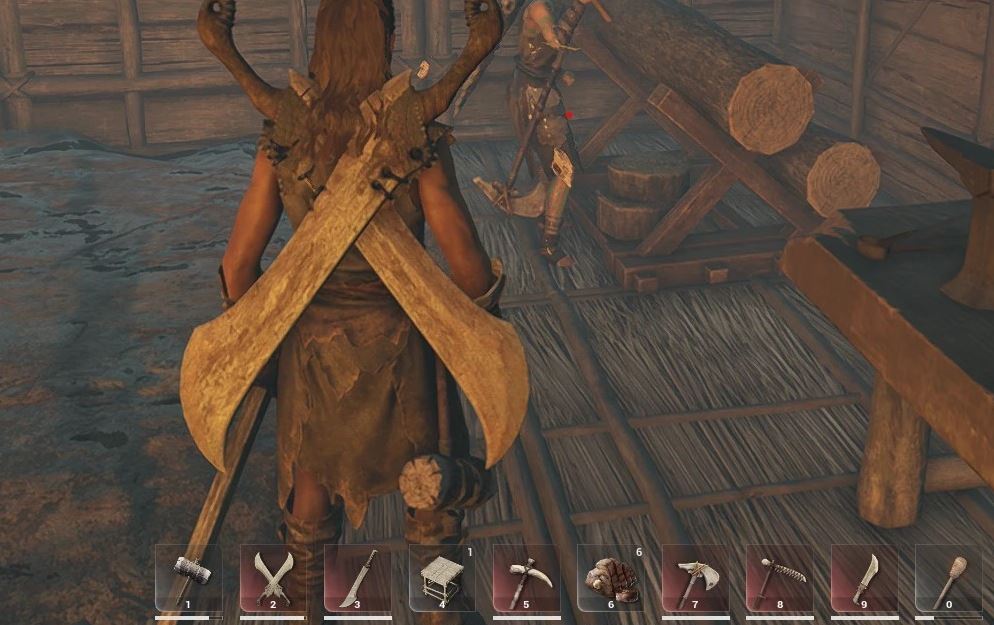Equip the crossed dual blades
Image resolution: width=994 pixels, height=625 pixels.
273,577
